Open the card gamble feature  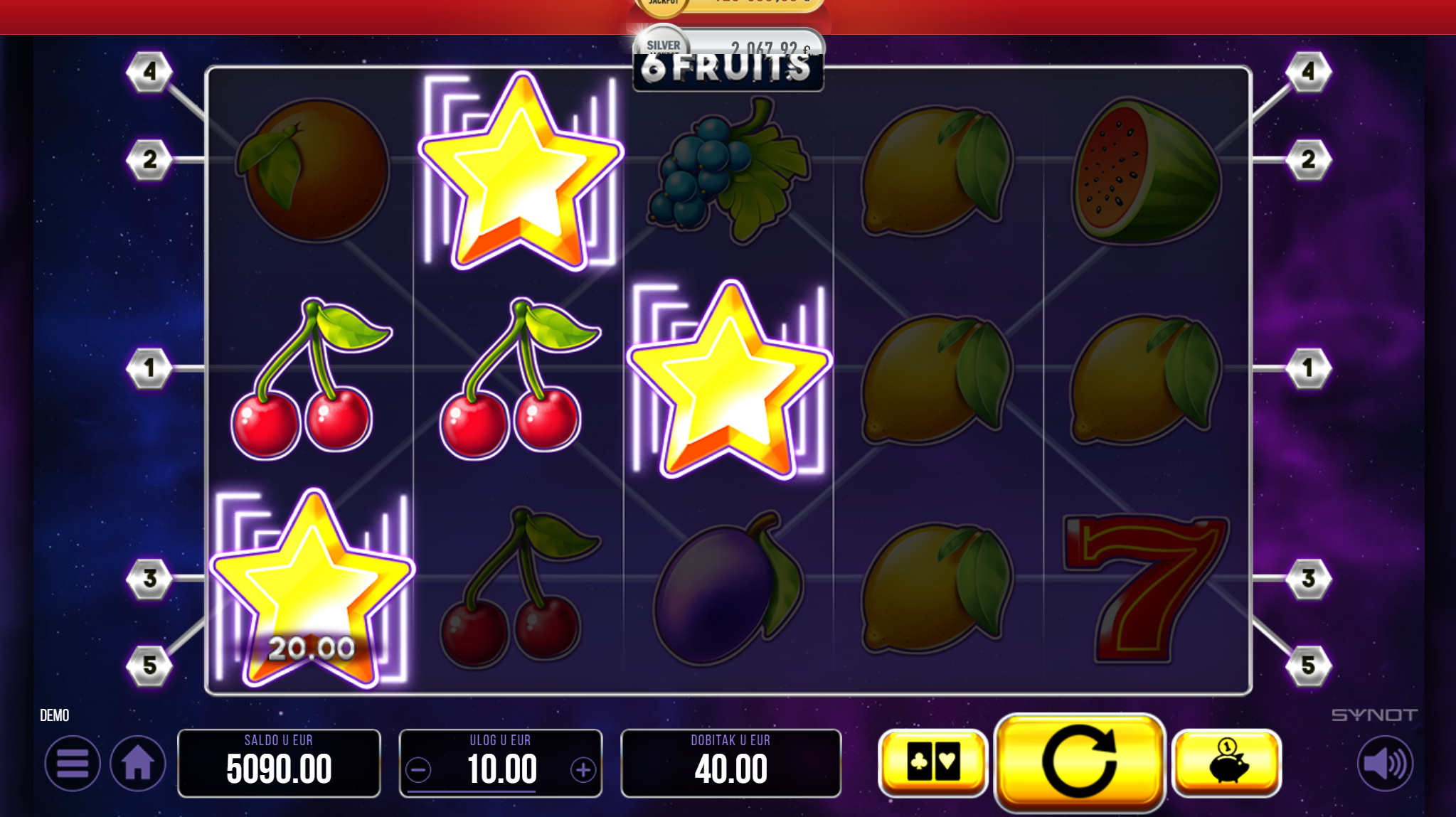pyautogui.click(x=932, y=762)
